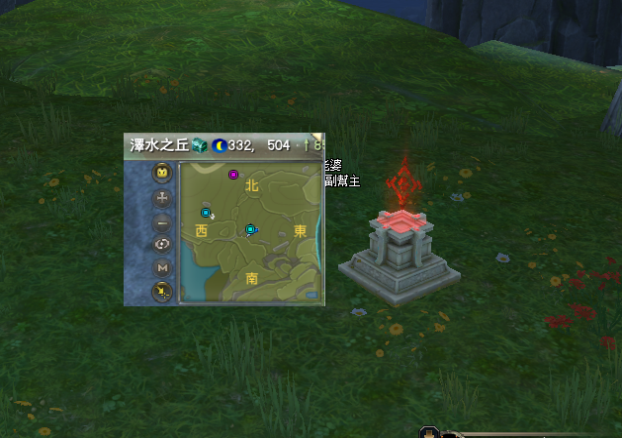Click the yellow arrow button below the M button

[162, 291]
